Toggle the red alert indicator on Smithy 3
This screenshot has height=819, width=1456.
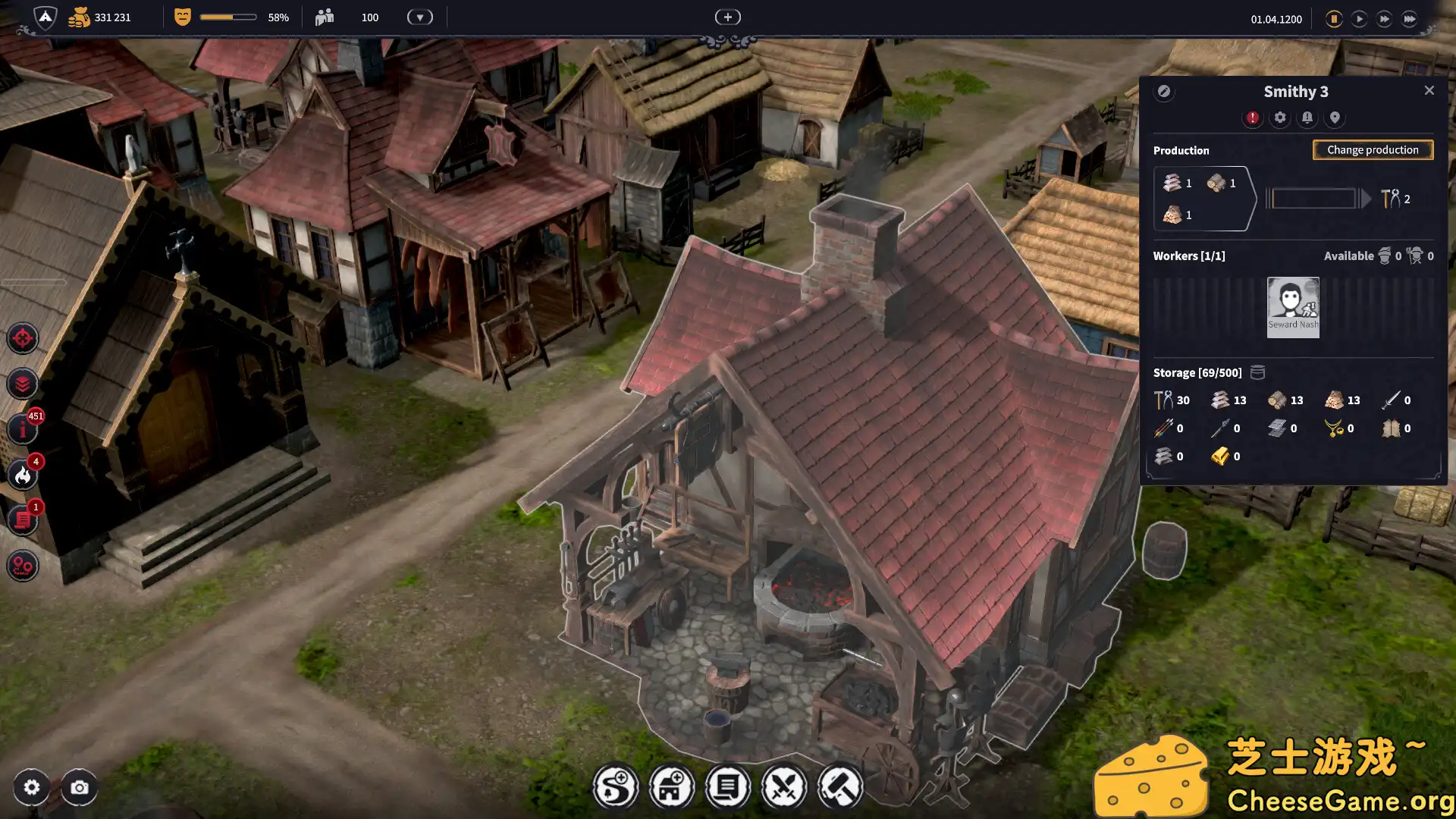(x=1253, y=118)
